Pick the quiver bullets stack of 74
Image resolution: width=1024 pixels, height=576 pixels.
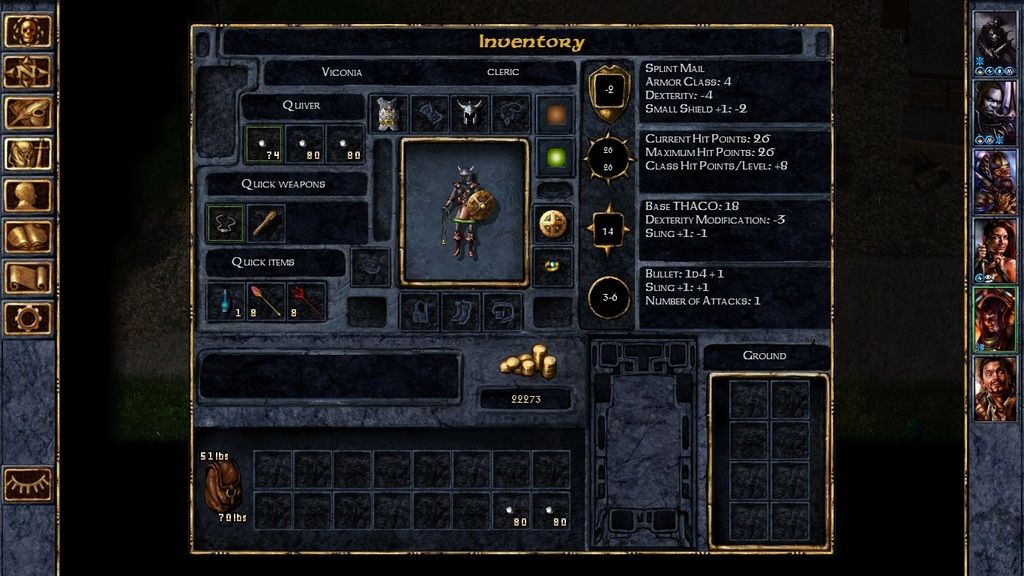[264, 144]
